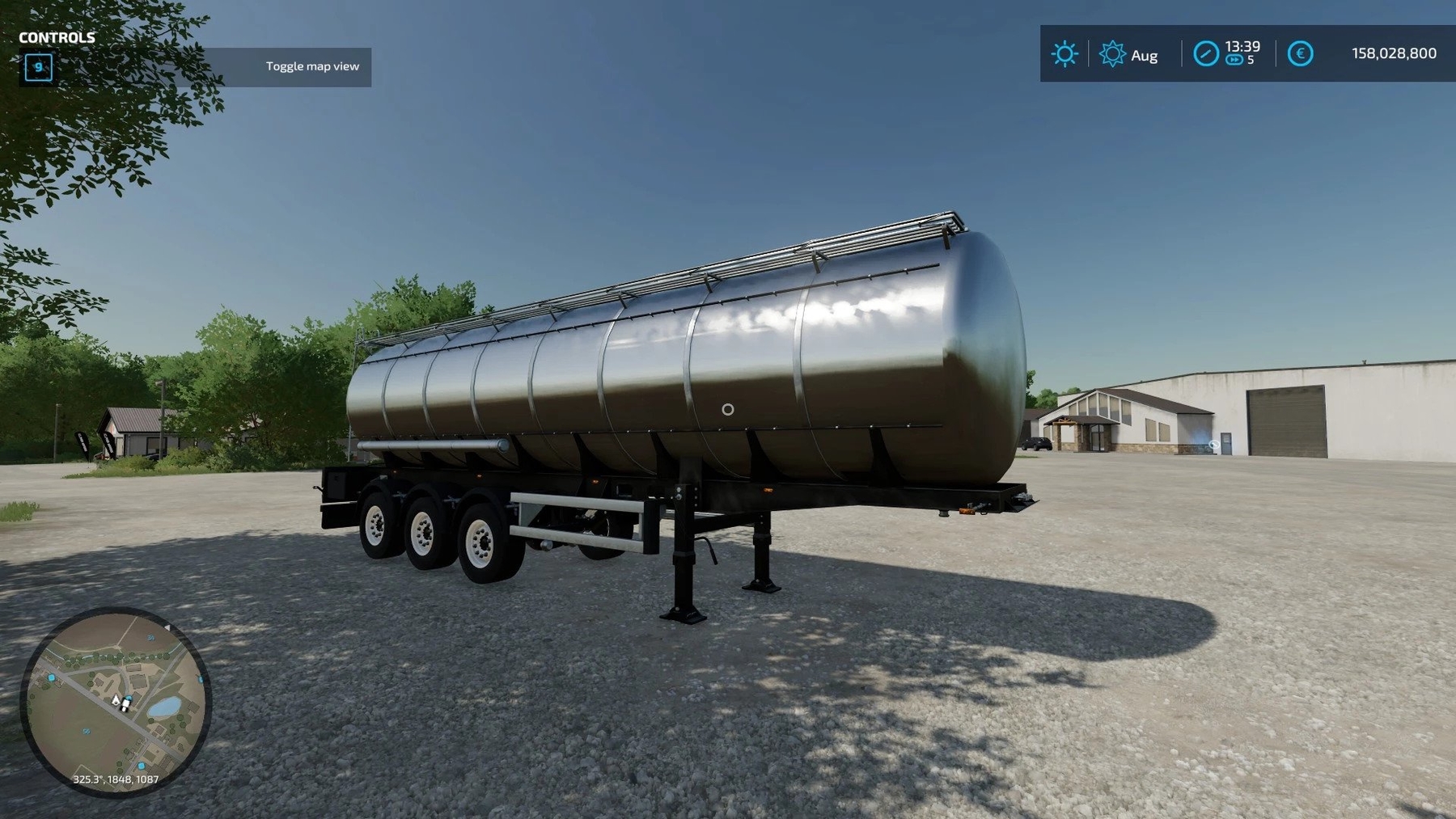Viewport: 1456px width, 819px height.
Task: Click the CONTROLS header label
Action: tap(55, 37)
